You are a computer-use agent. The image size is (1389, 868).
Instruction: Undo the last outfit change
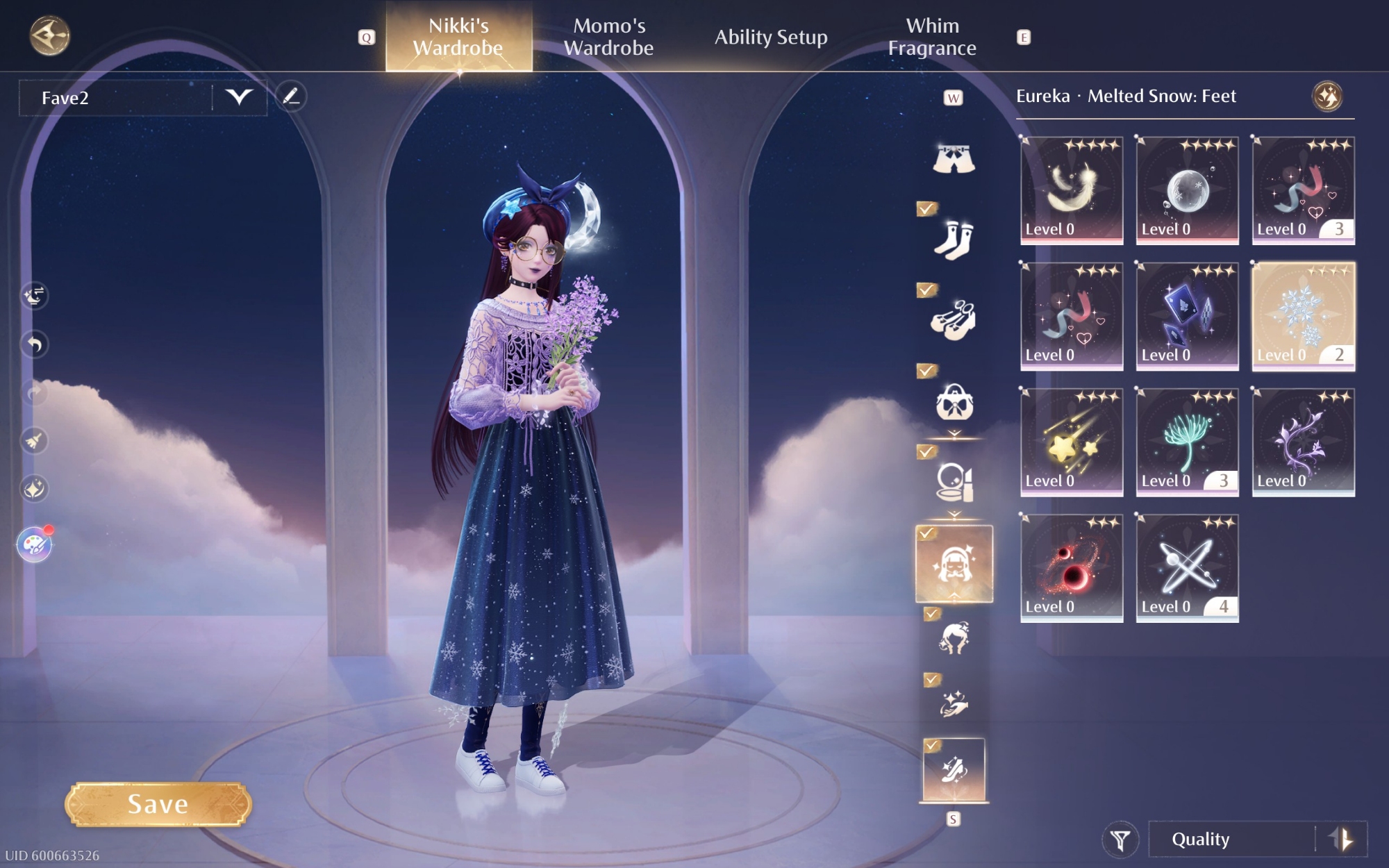(x=35, y=344)
